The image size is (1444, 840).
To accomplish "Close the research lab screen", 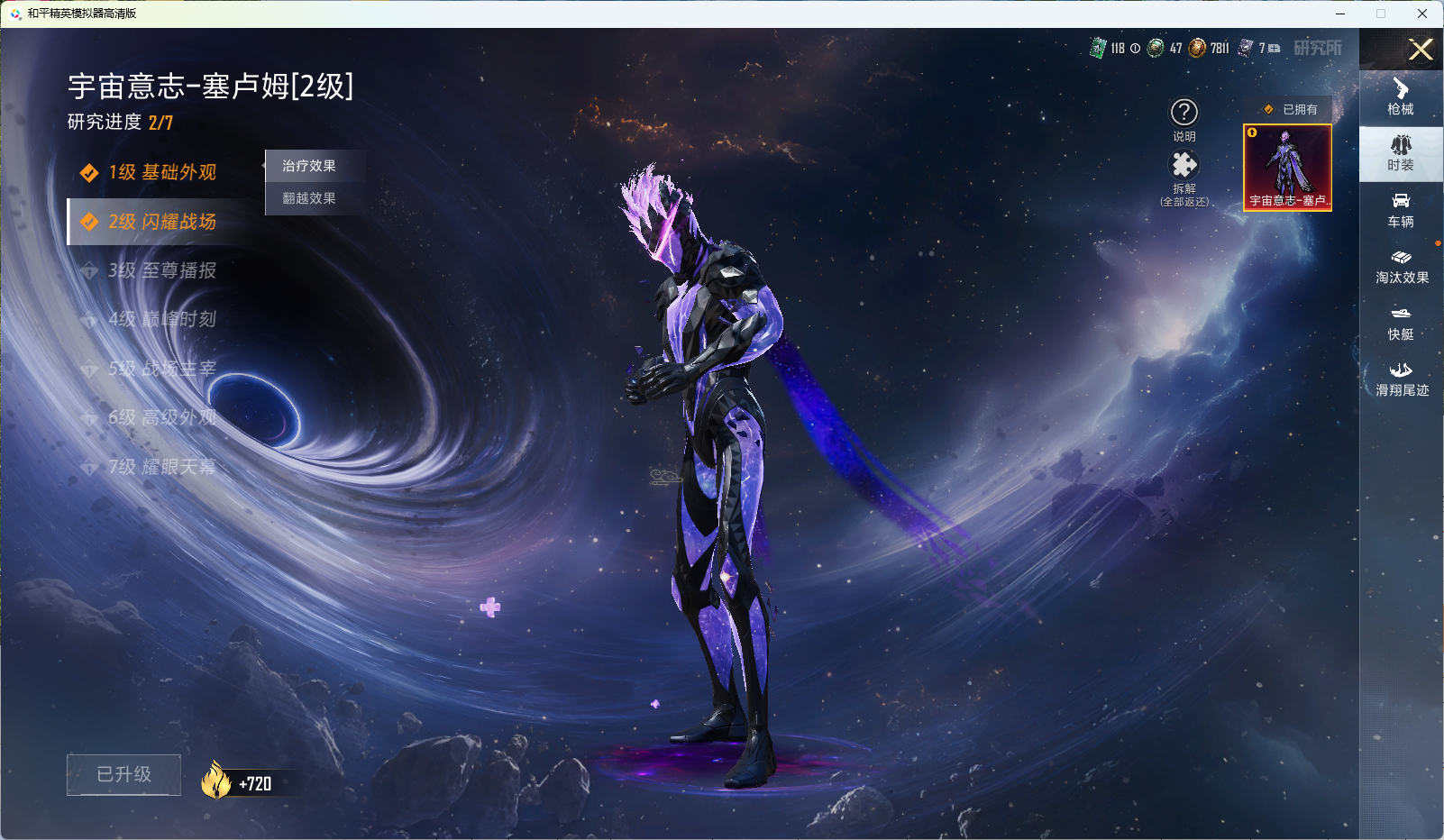I will [1421, 50].
